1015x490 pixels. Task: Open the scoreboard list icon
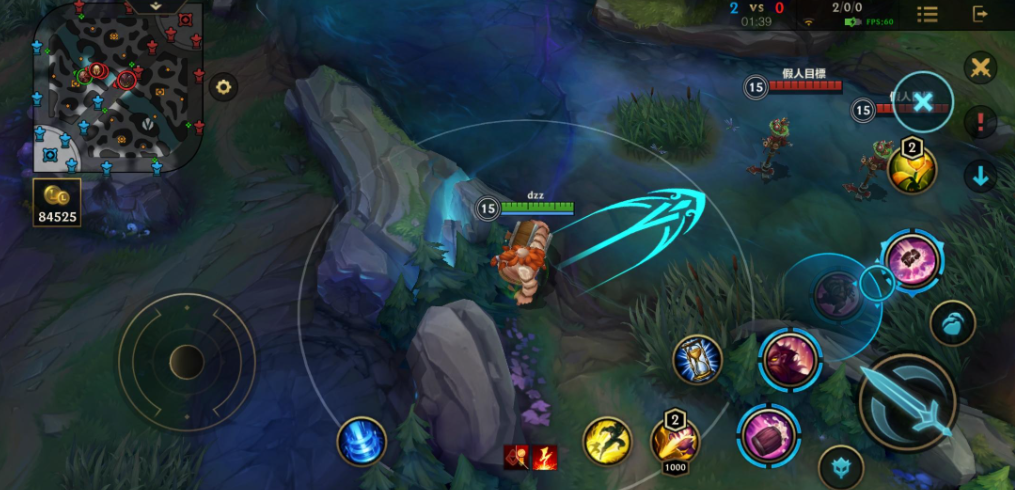pos(927,14)
